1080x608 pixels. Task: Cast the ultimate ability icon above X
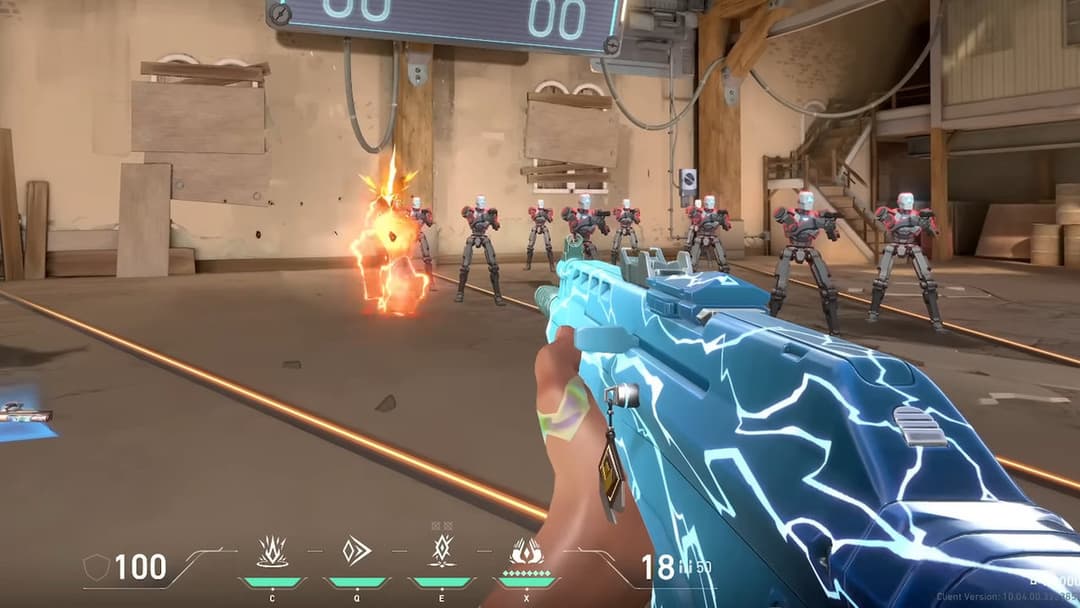pyautogui.click(x=526, y=551)
